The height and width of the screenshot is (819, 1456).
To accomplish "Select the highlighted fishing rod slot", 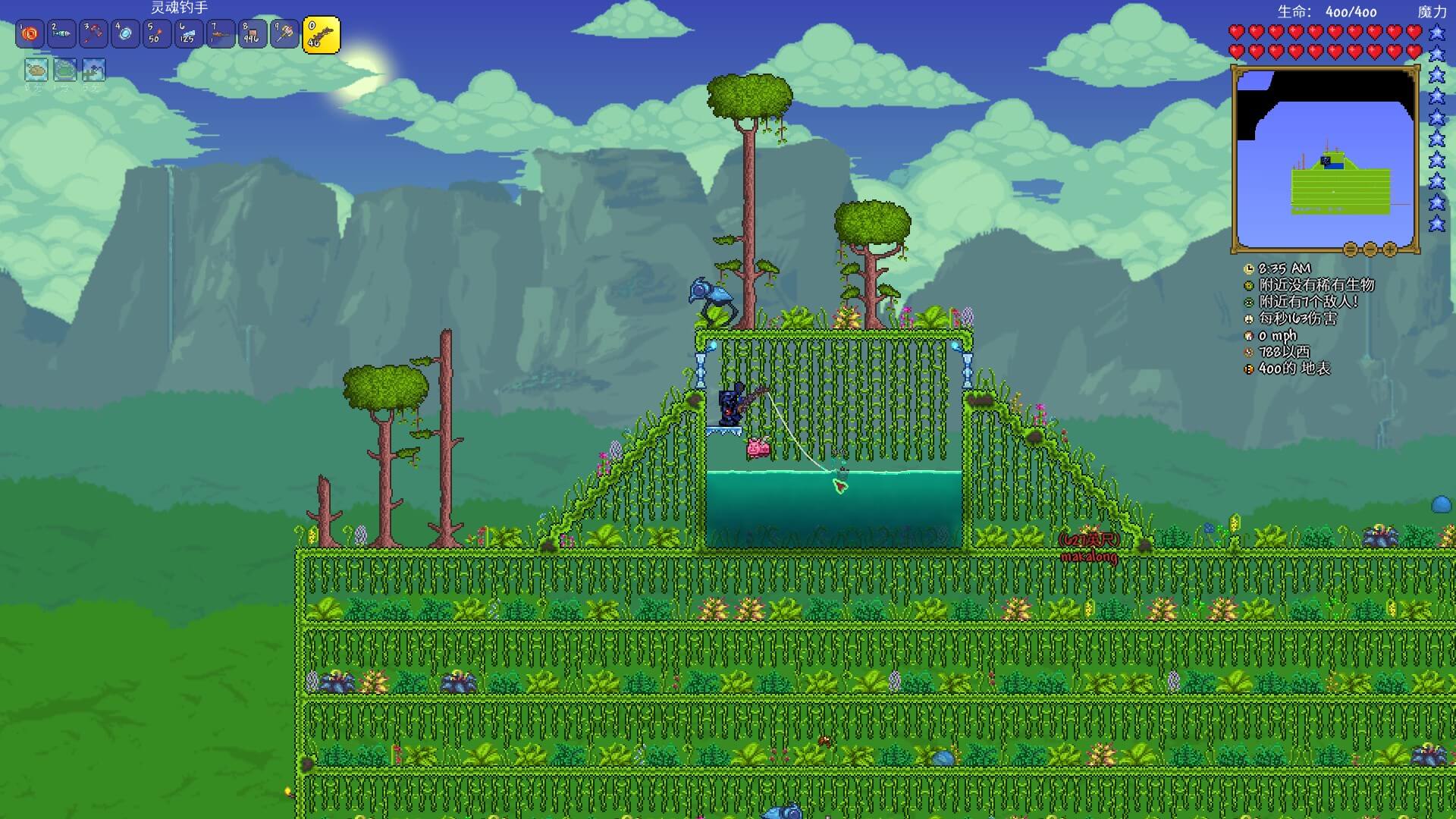I will click(x=321, y=36).
